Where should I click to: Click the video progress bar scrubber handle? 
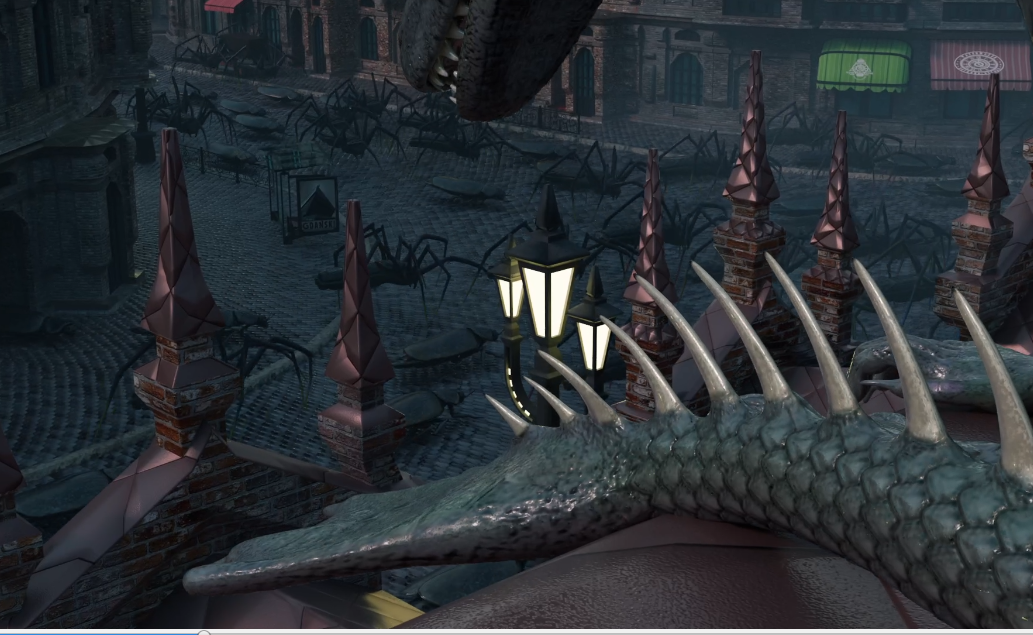[x=204, y=632]
